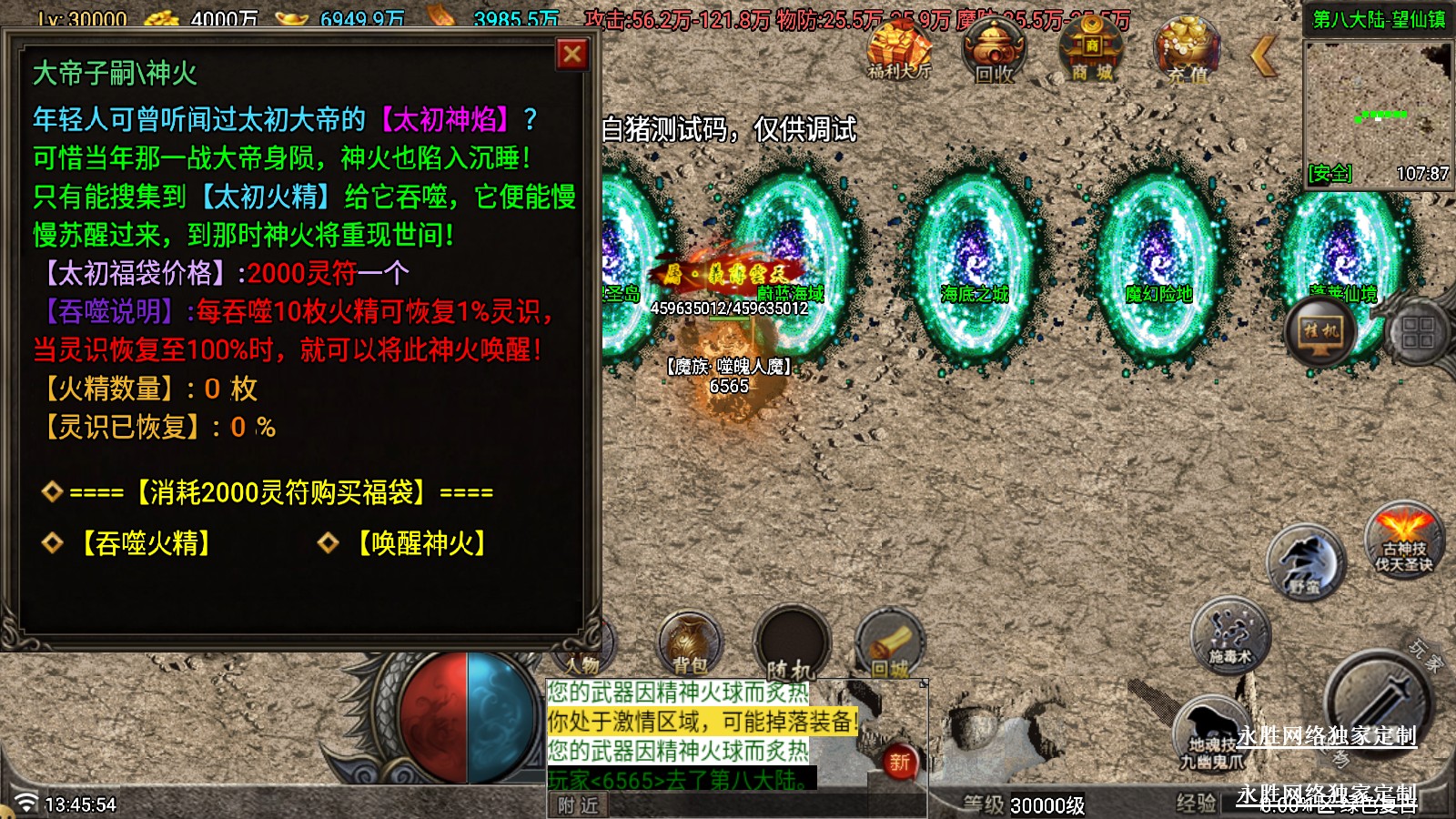Activate the 九幽鬼爪 skill
This screenshot has height=819, width=1456.
pos(1212,735)
